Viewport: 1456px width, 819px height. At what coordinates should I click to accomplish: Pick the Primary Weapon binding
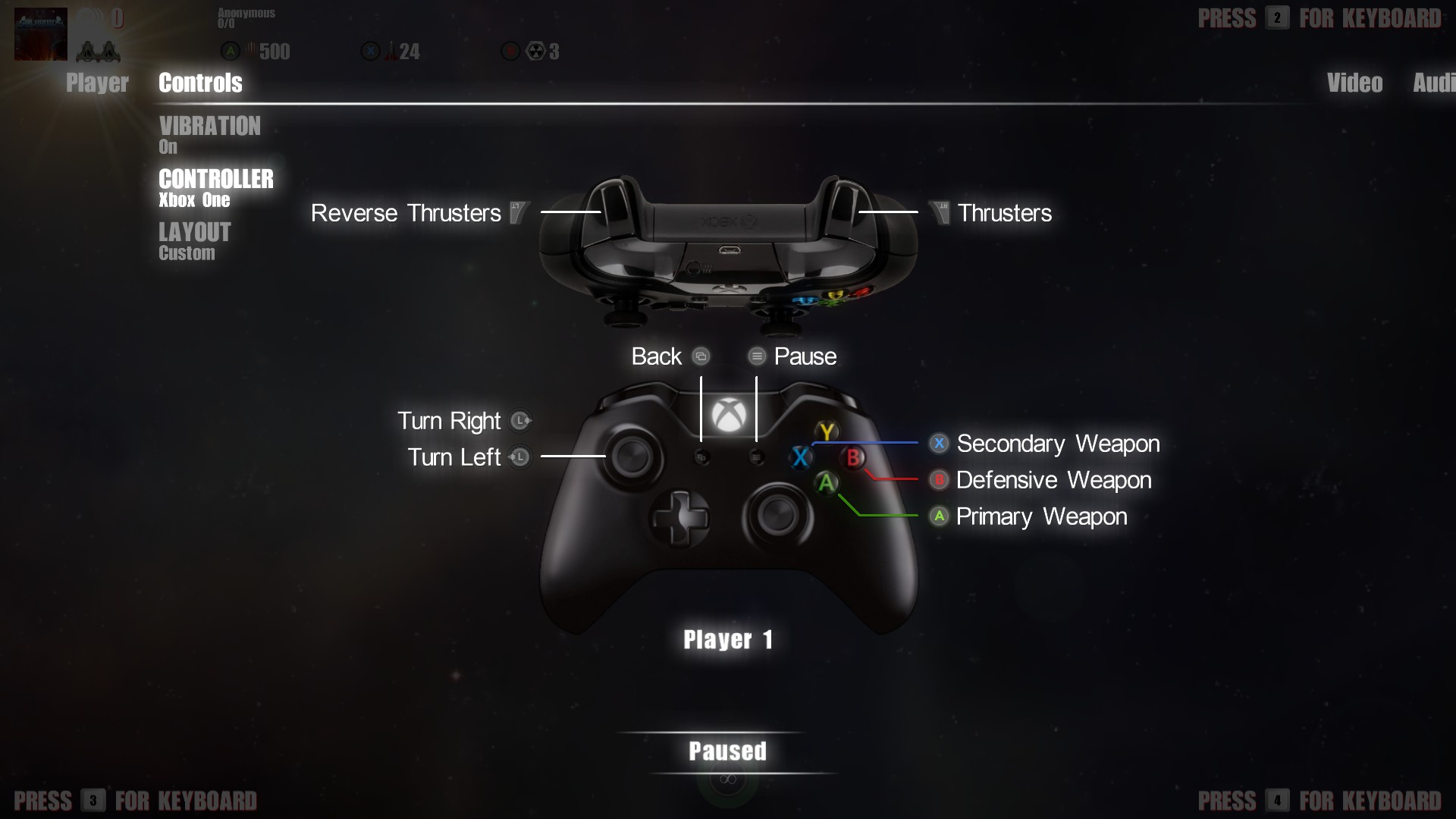[1041, 516]
